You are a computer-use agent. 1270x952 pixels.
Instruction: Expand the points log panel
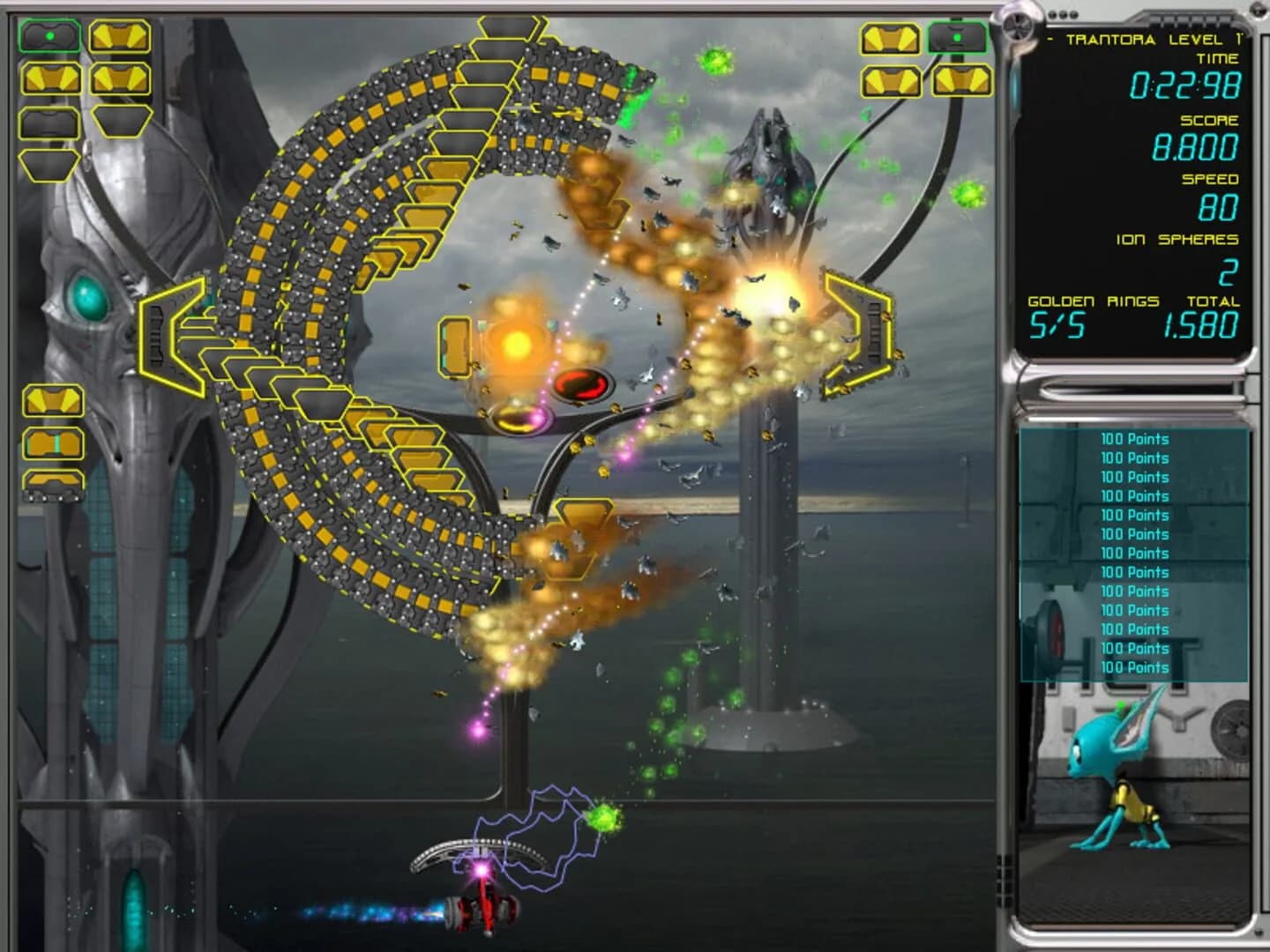coord(1134,555)
